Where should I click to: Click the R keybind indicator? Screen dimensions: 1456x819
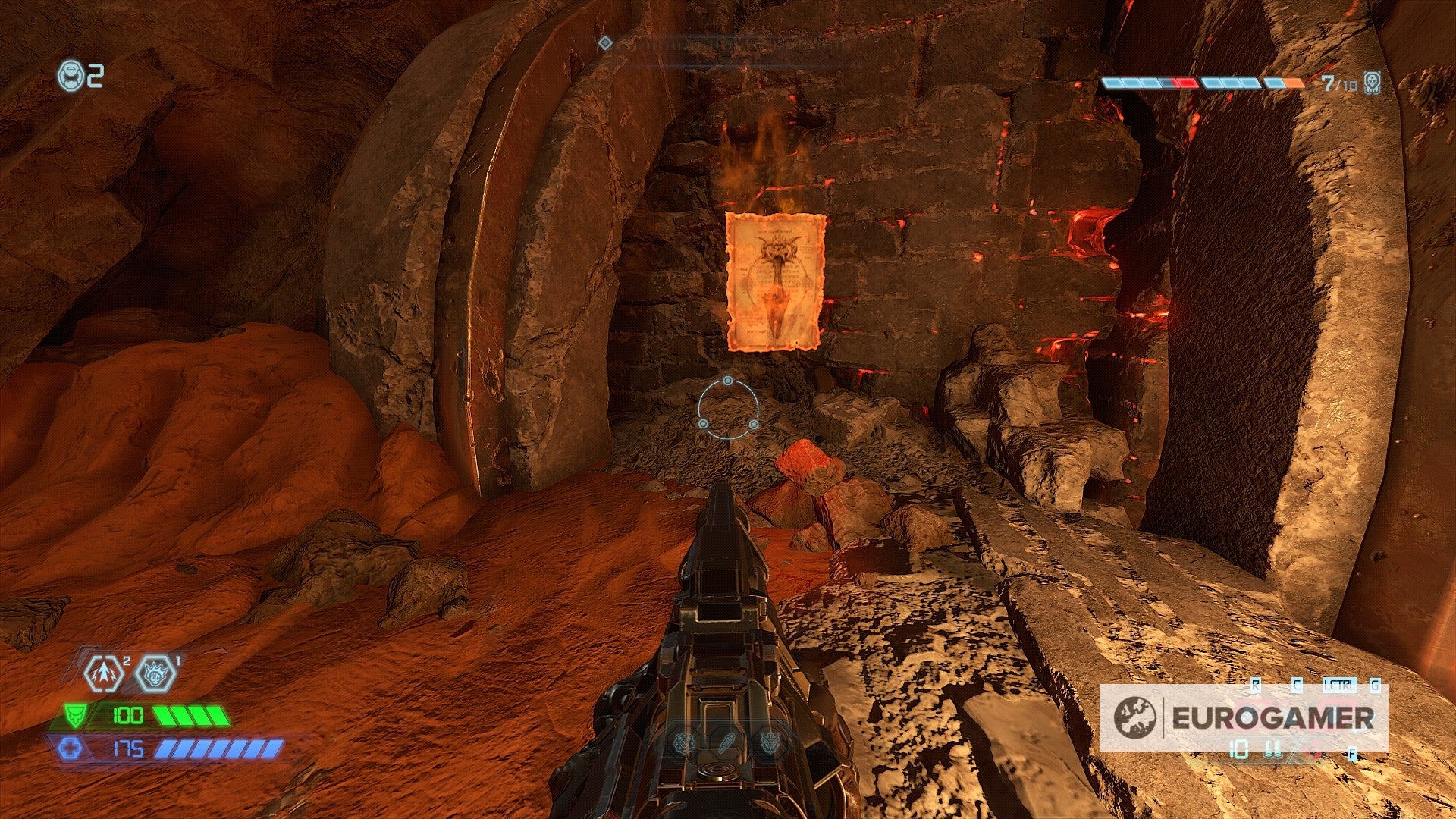point(1256,684)
